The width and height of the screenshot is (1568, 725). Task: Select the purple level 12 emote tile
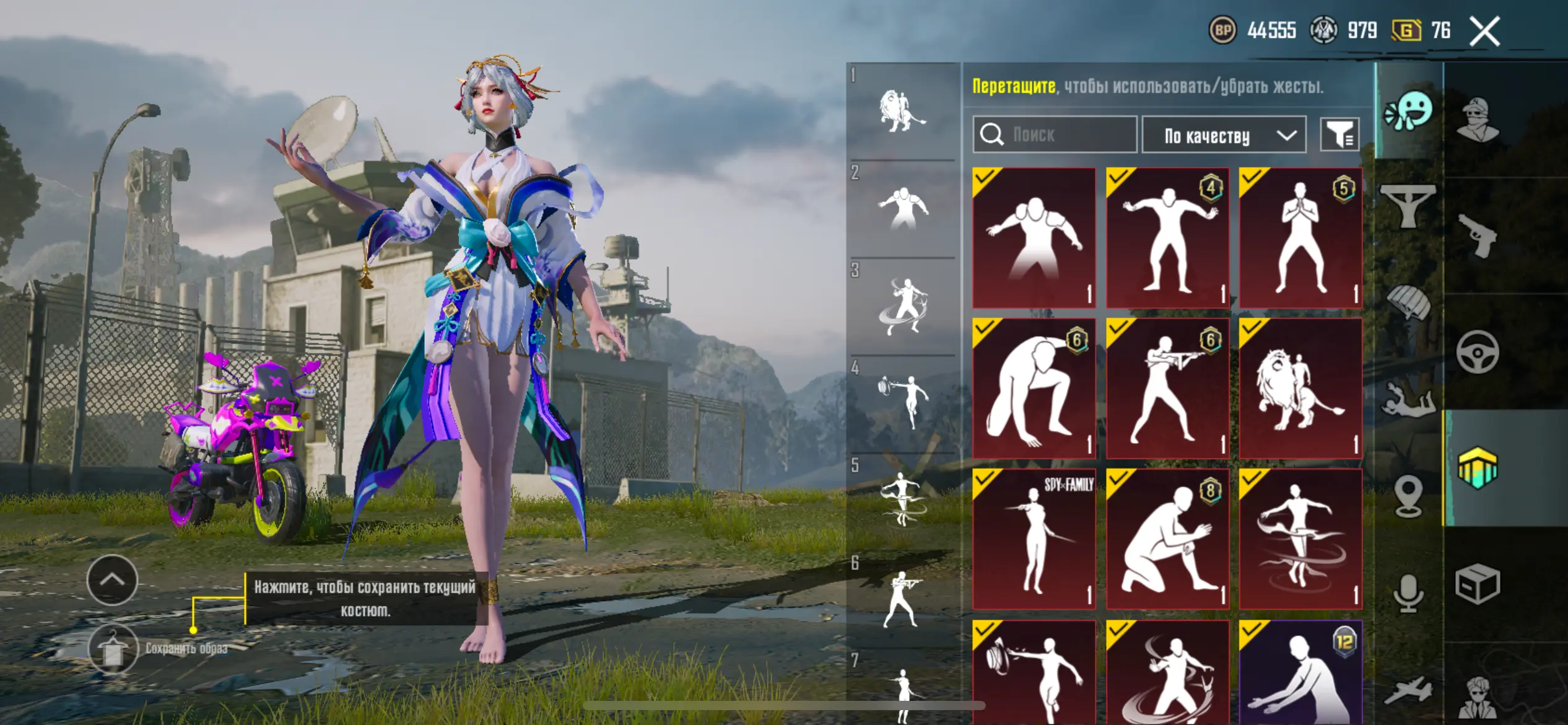(1300, 672)
